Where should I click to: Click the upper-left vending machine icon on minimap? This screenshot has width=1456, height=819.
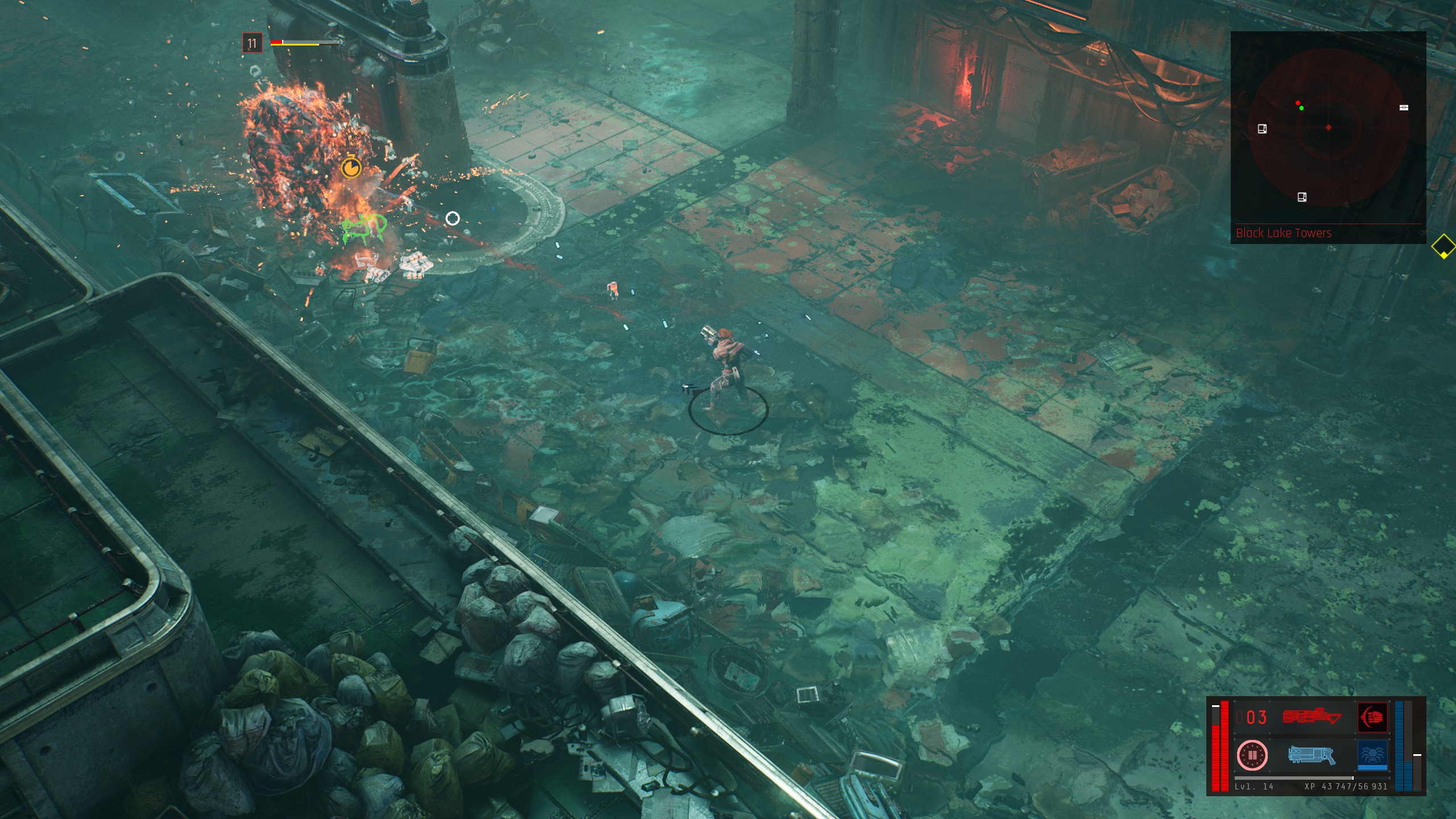pos(1262,129)
